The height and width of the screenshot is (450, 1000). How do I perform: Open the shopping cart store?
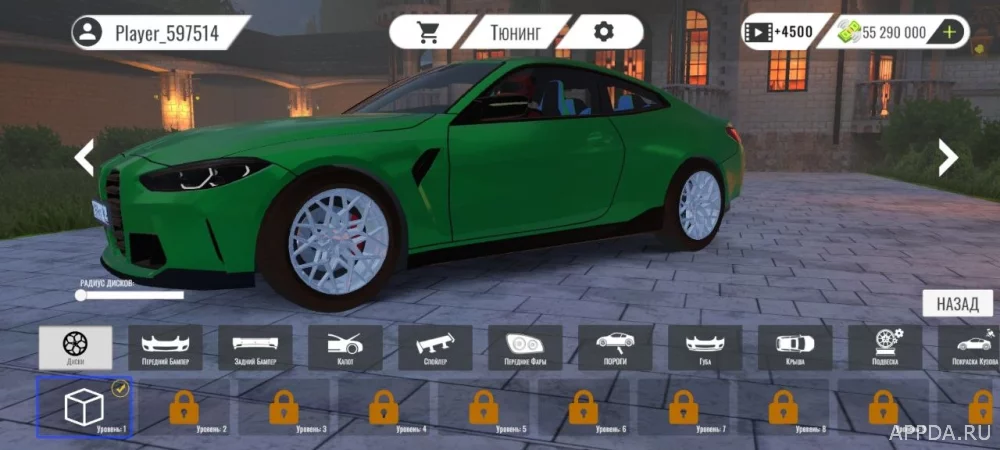(430, 32)
